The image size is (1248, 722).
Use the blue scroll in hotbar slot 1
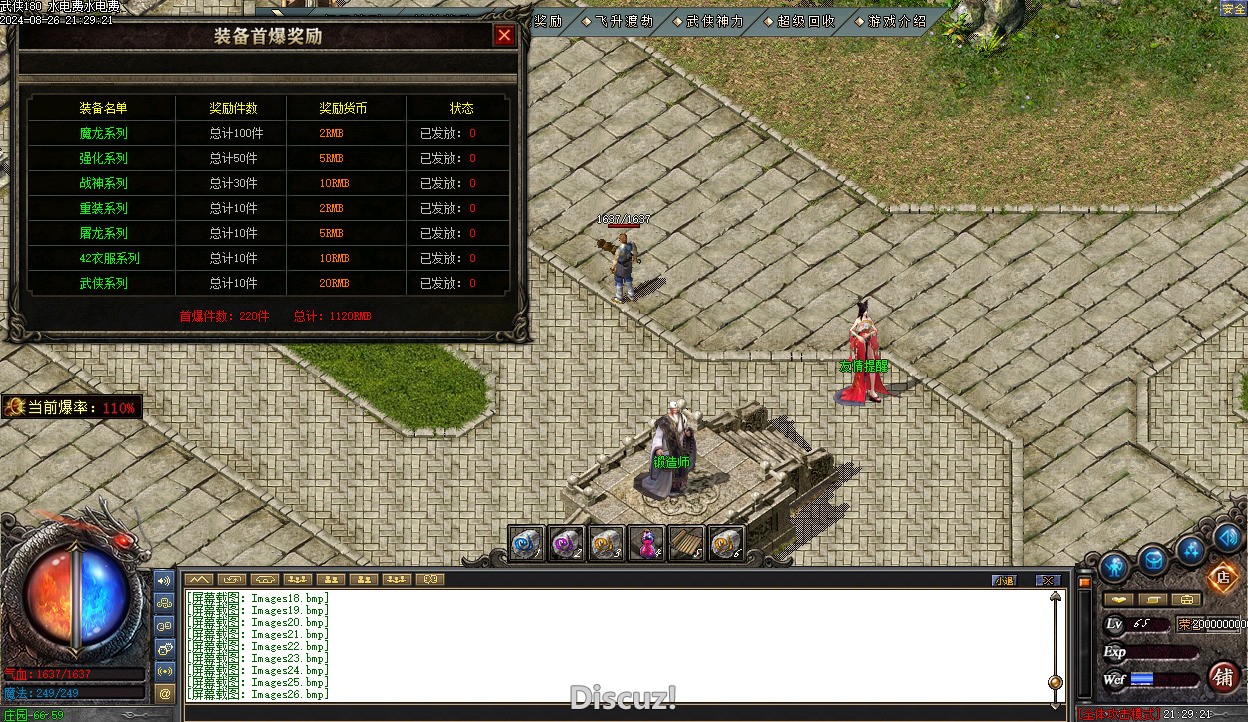pos(527,543)
